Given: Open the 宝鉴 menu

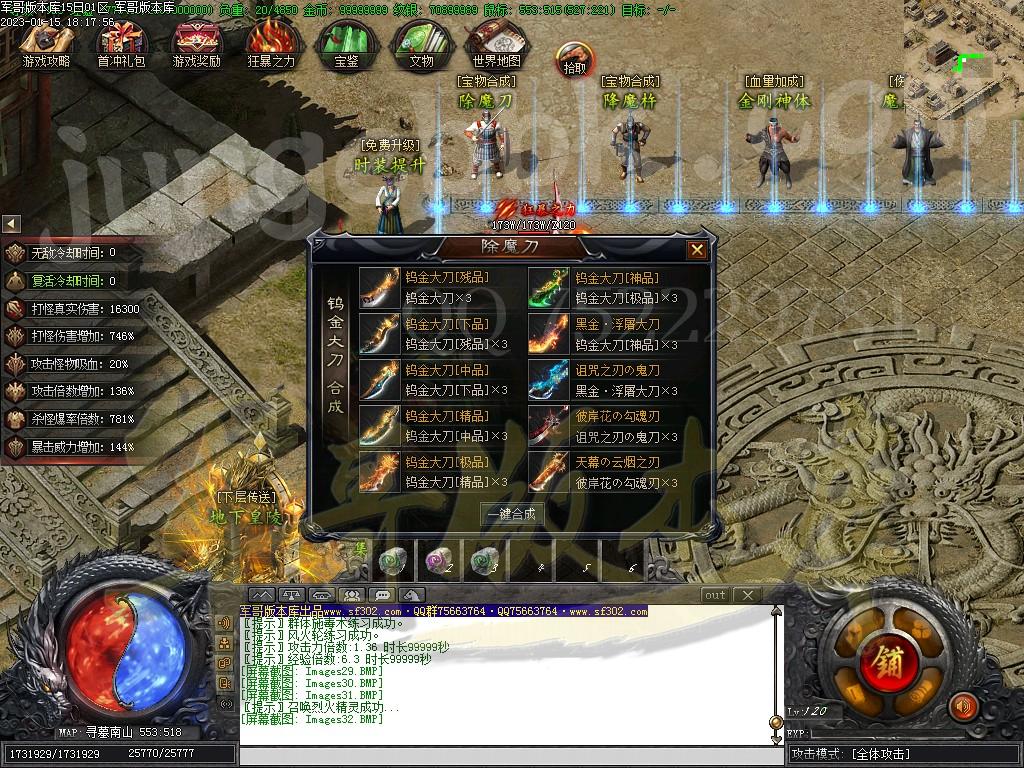Looking at the screenshot, I should pos(346,43).
